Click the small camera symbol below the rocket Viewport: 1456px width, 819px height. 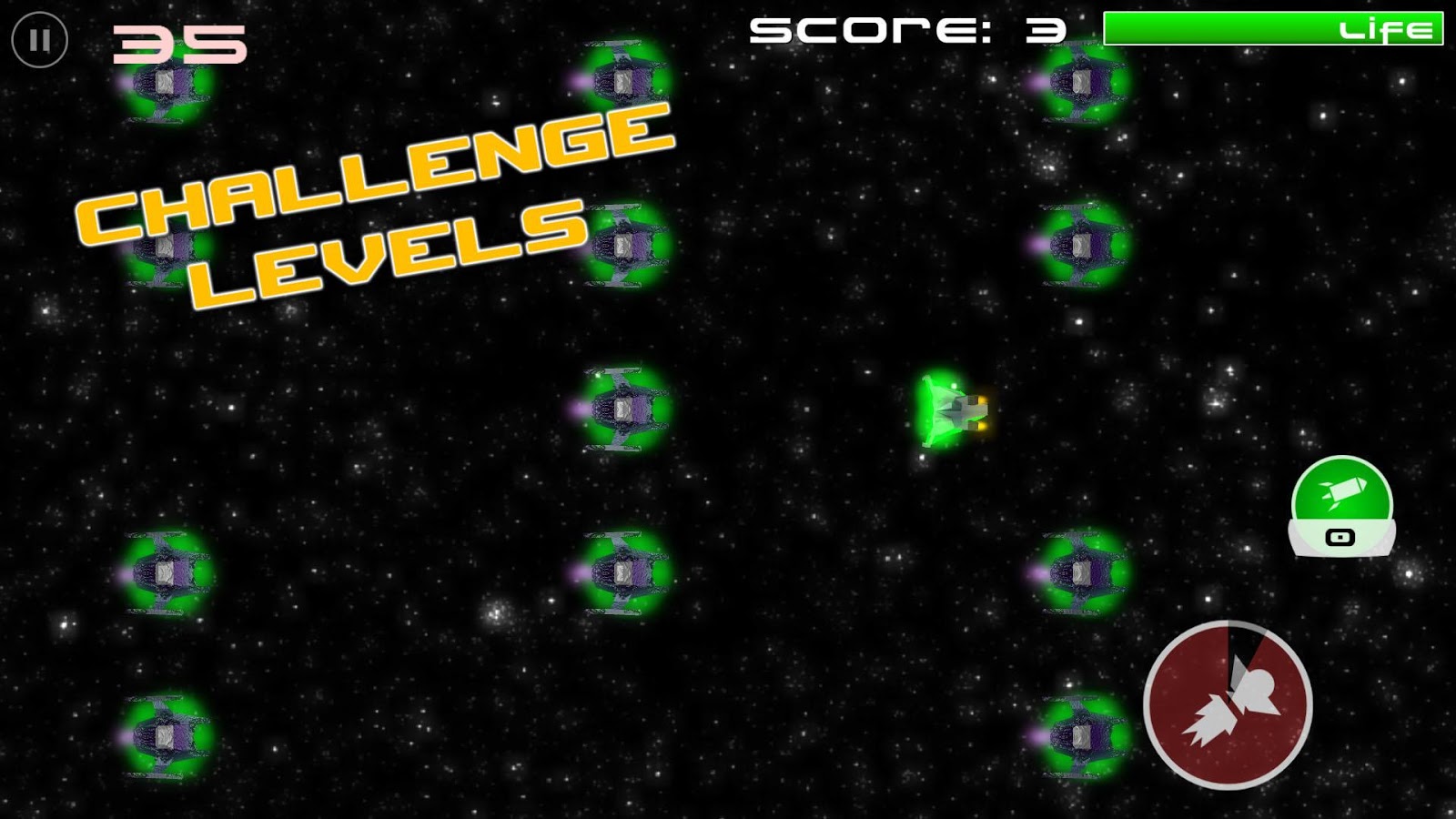click(1339, 537)
